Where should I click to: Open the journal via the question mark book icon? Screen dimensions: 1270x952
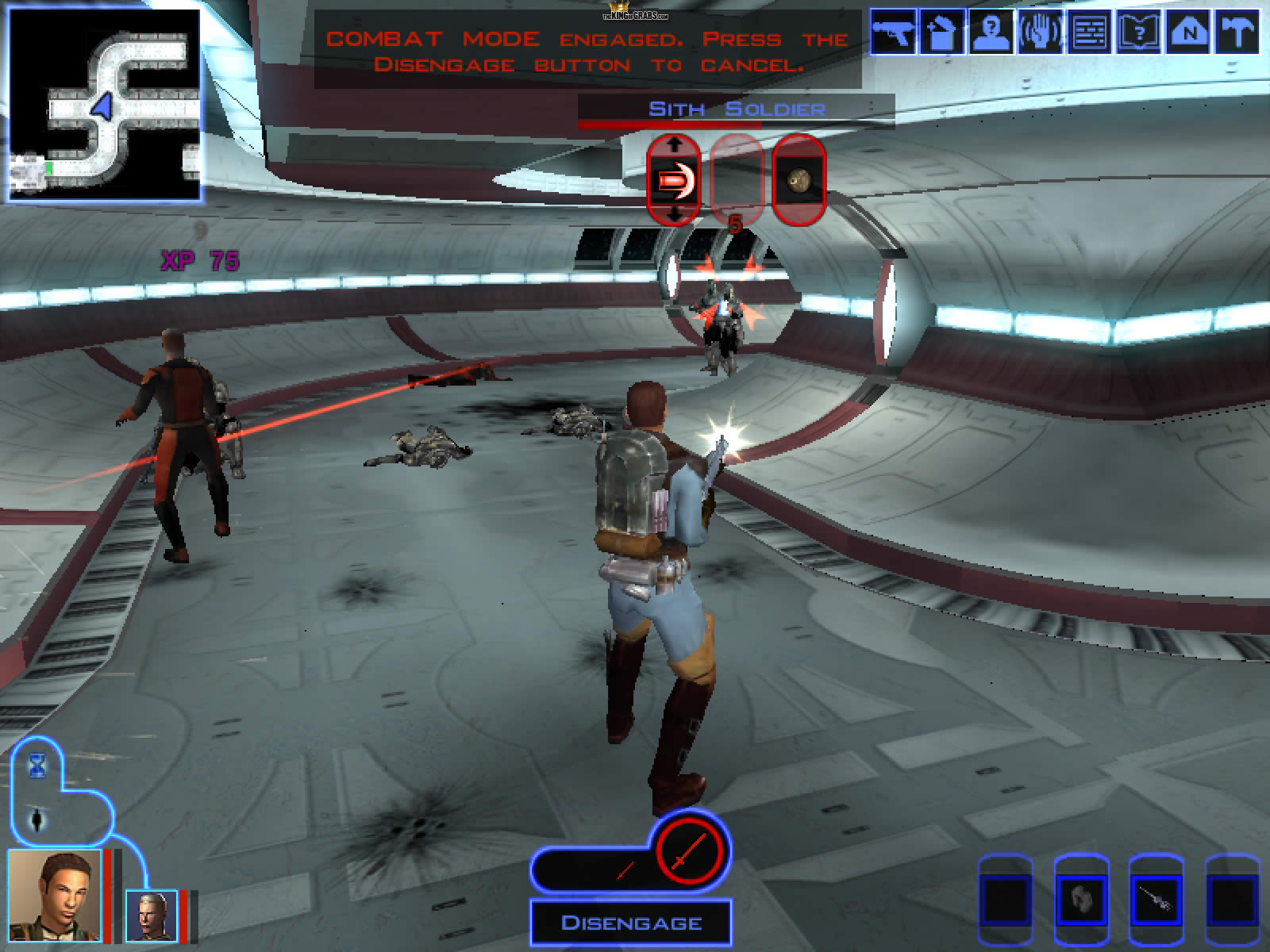tap(1139, 32)
